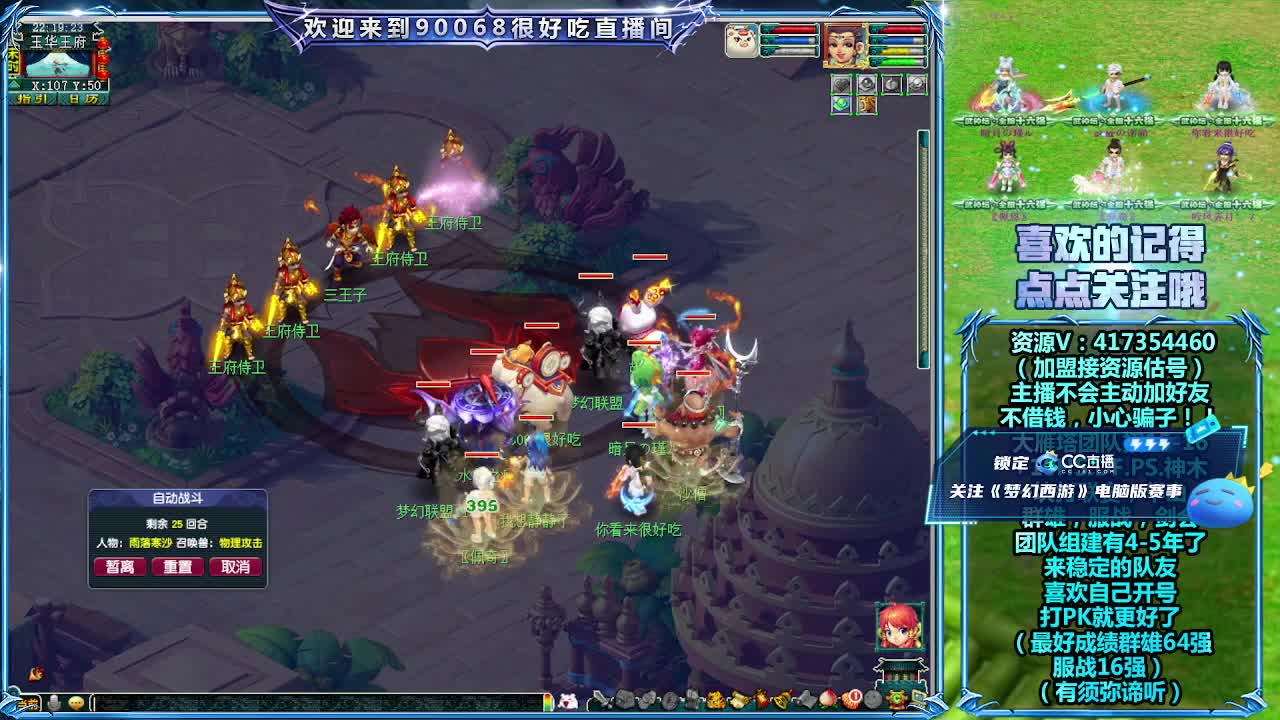Open the 指引 guide panel
The height and width of the screenshot is (720, 1280).
pyautogui.click(x=32, y=98)
